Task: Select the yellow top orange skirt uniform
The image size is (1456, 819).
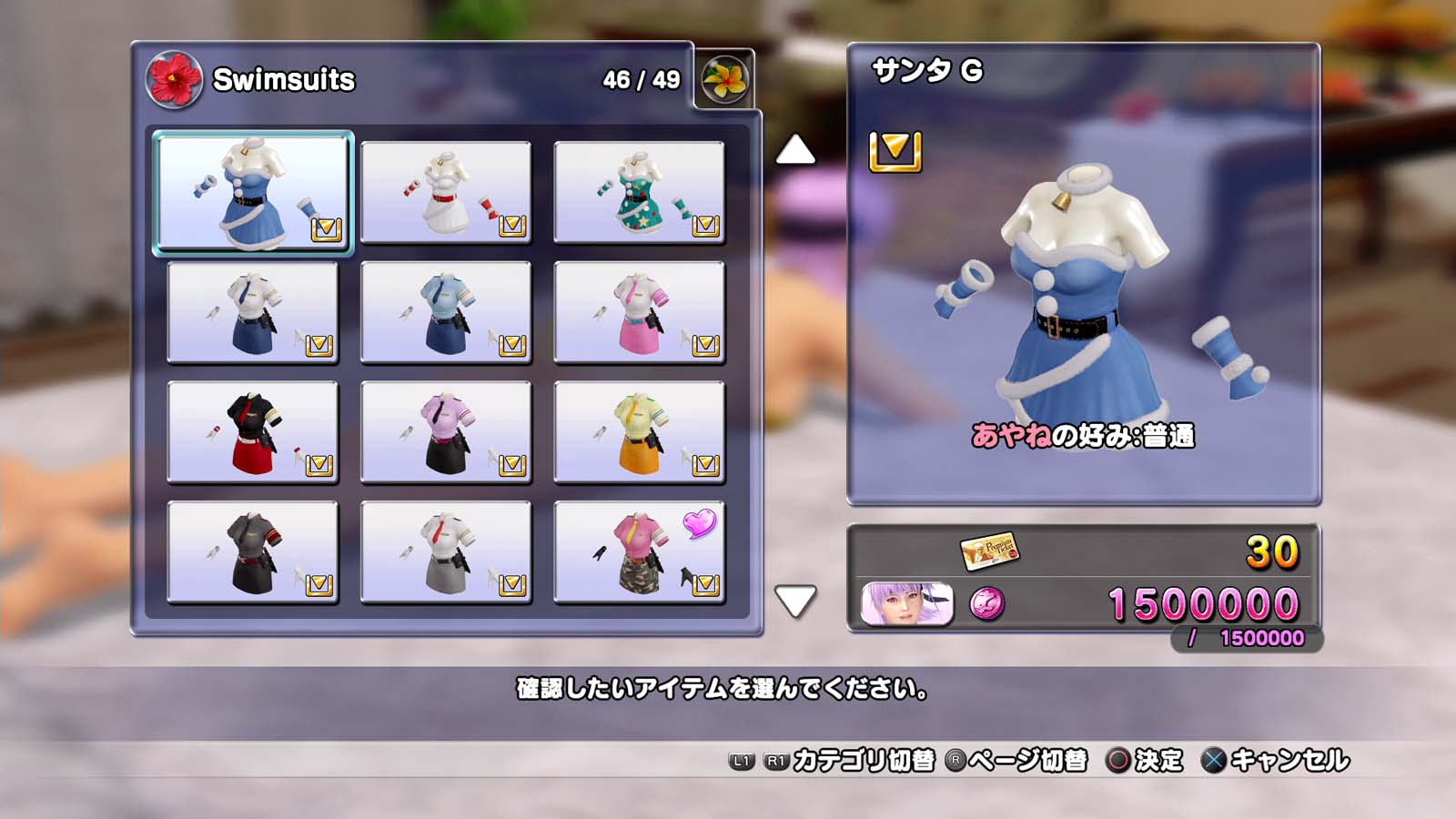Action: pos(639,432)
